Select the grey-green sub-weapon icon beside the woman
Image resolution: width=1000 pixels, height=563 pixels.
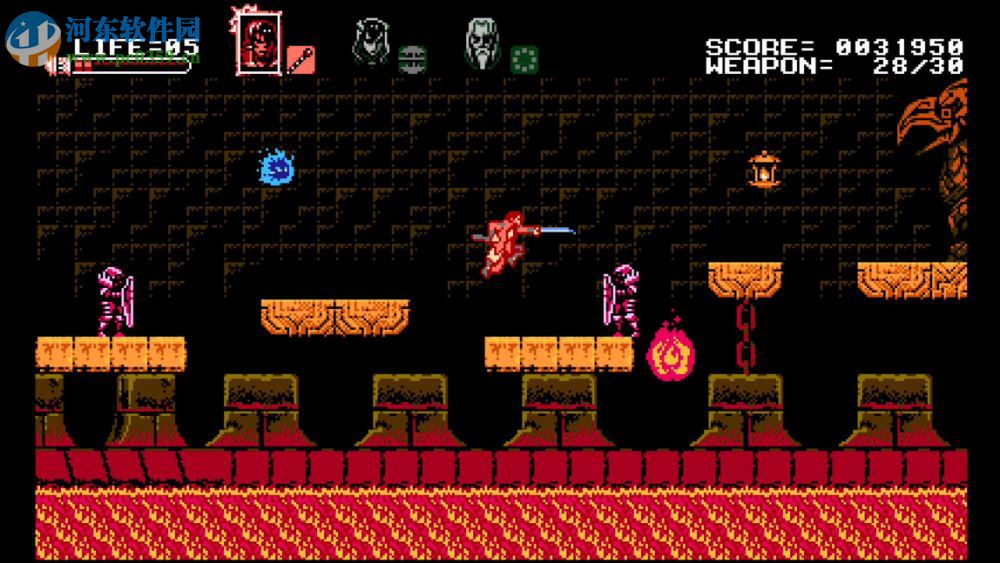pos(412,58)
